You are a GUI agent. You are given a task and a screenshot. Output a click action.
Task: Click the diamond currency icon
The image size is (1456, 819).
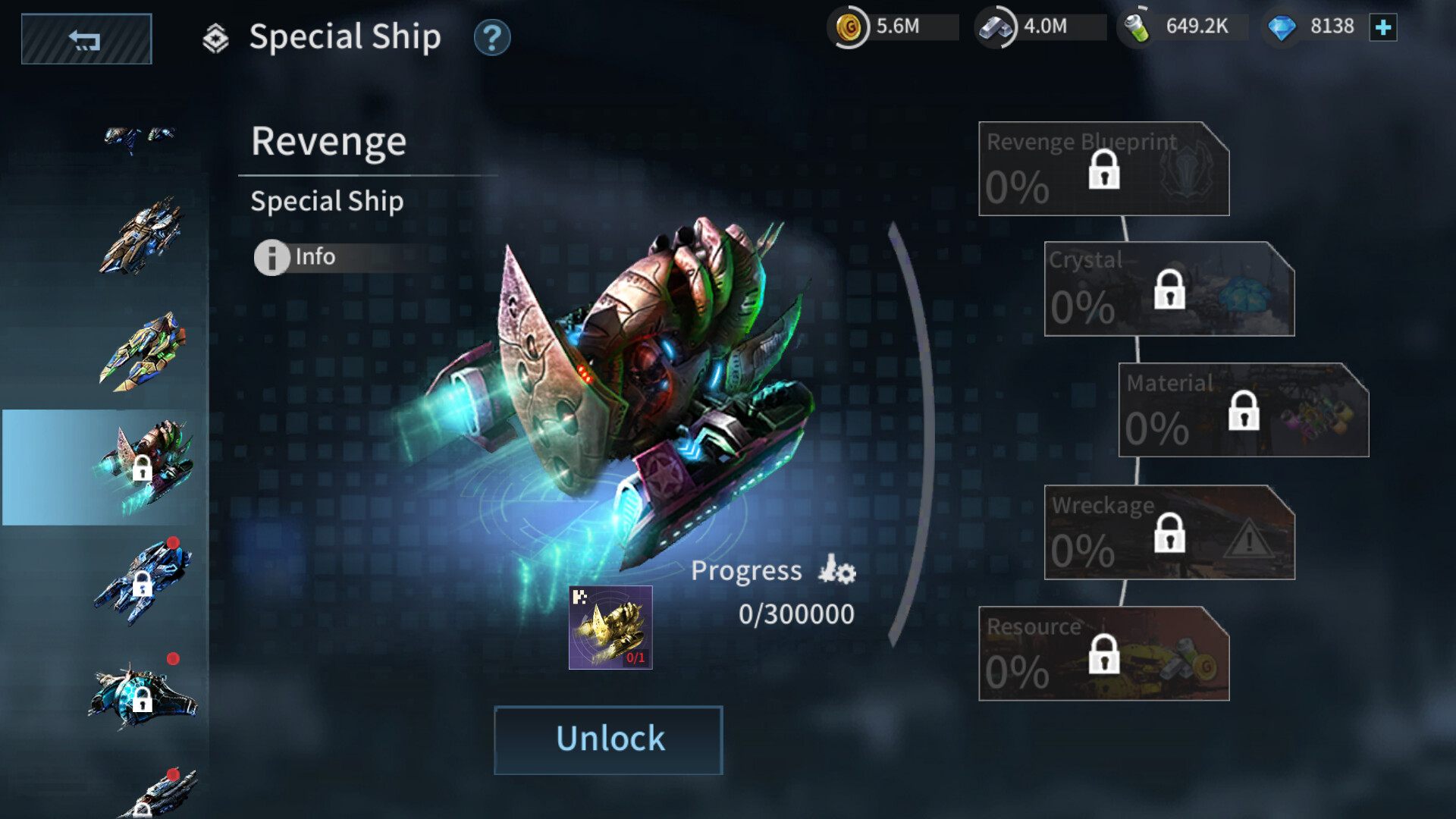tap(1282, 26)
